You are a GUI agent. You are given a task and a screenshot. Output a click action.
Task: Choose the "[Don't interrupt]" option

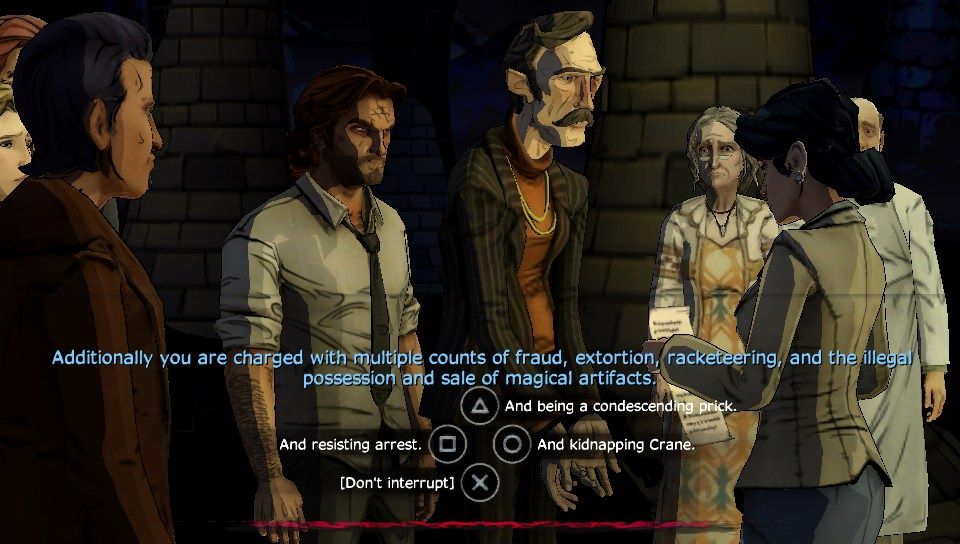coord(398,483)
